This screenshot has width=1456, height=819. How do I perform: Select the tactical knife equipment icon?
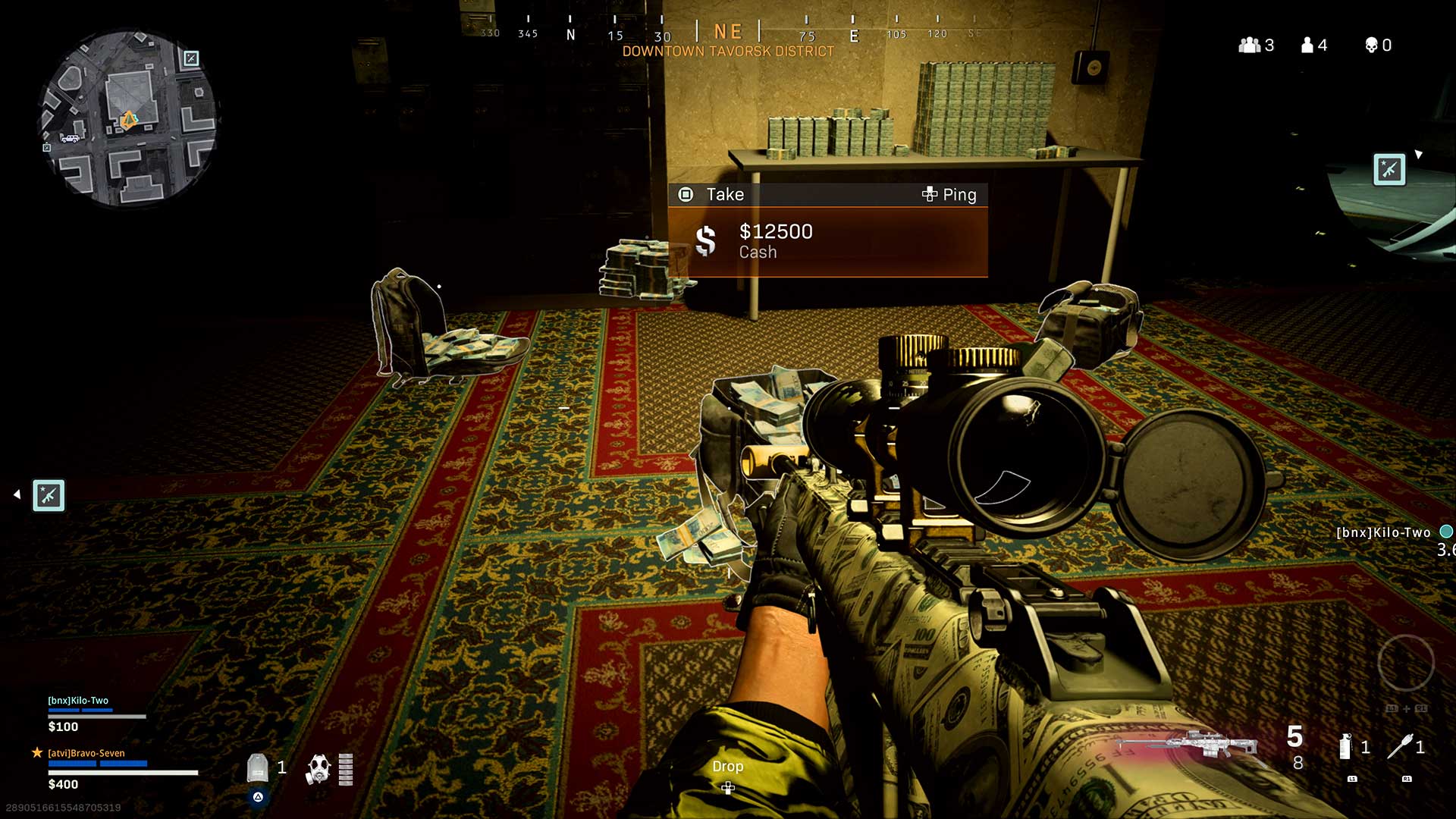coord(1399,746)
